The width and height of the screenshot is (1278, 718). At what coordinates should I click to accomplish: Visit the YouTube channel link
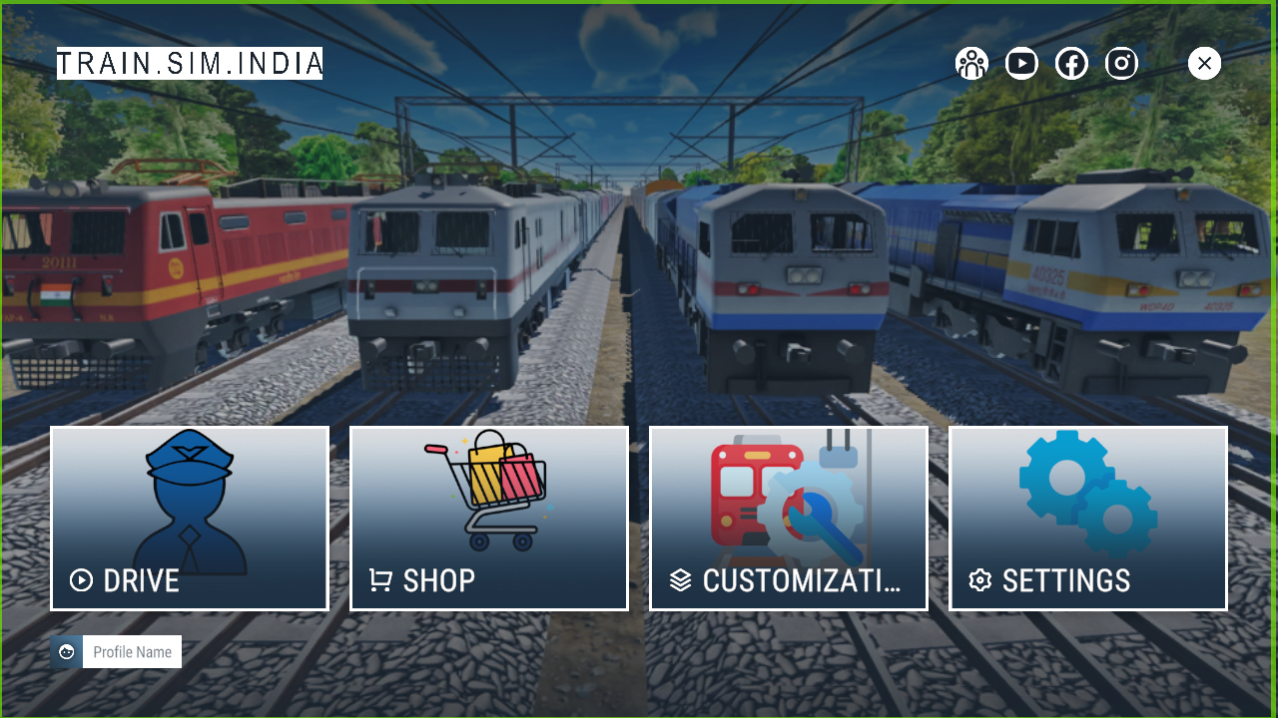click(1021, 64)
